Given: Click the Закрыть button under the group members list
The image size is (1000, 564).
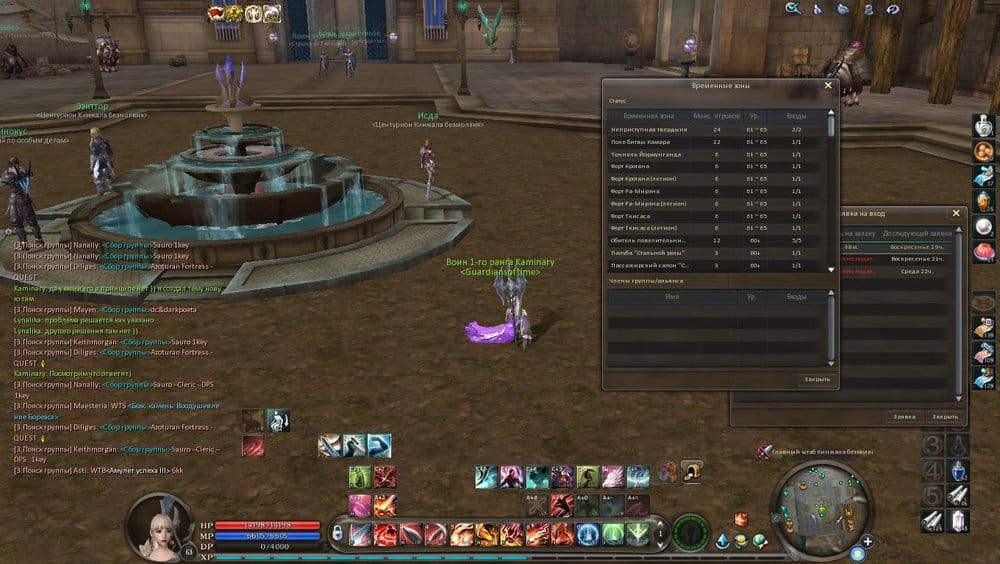Looking at the screenshot, I should click(816, 380).
